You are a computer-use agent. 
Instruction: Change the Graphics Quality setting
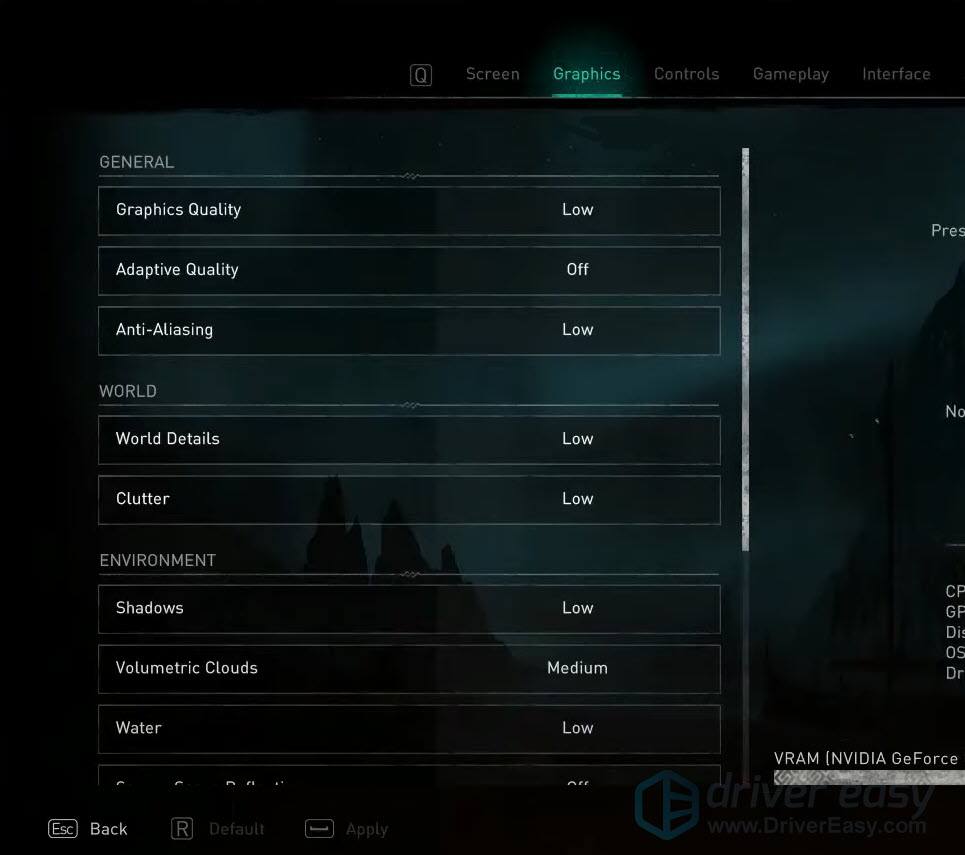409,210
